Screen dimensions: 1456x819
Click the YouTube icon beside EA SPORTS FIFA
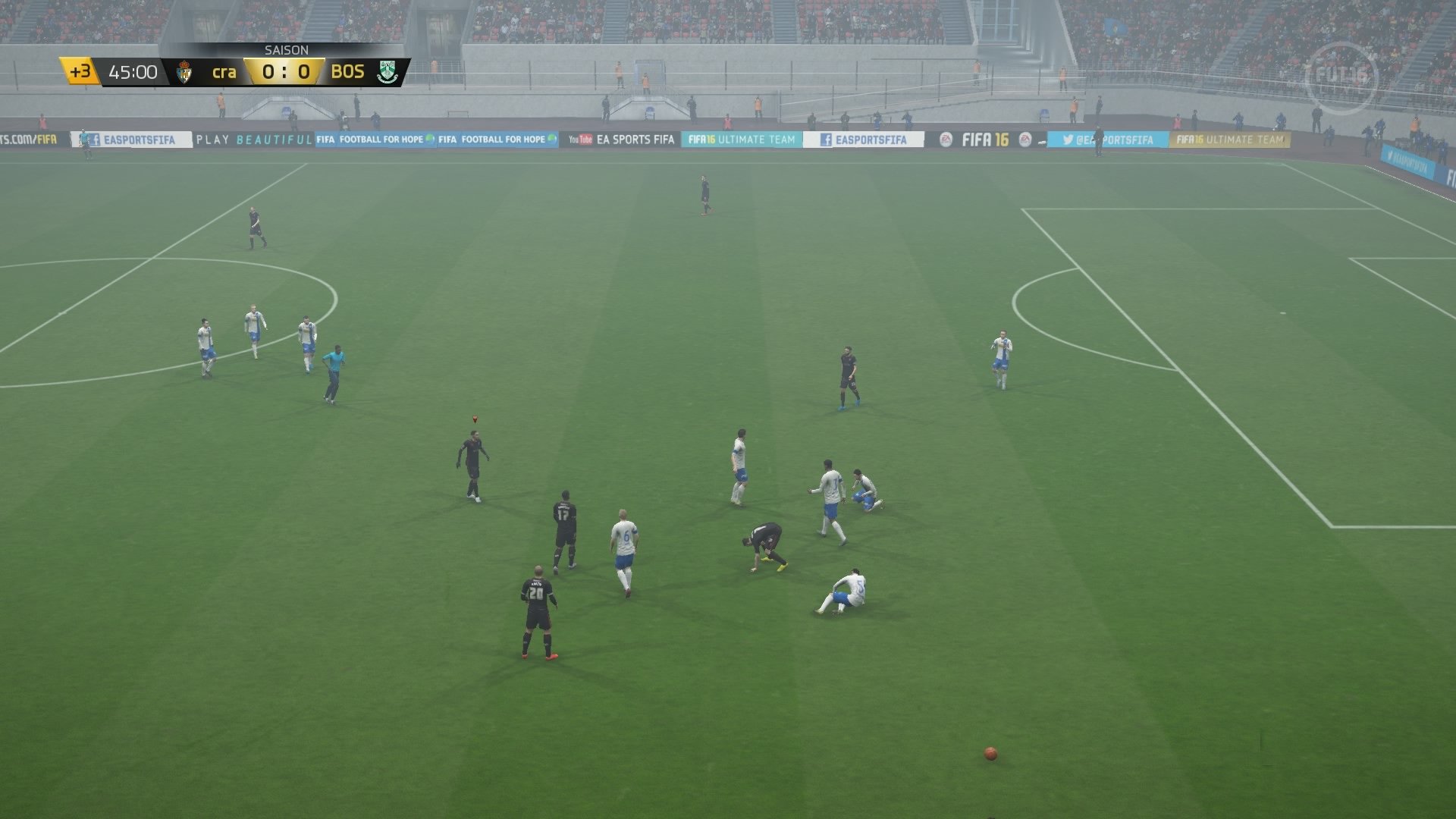[581, 140]
